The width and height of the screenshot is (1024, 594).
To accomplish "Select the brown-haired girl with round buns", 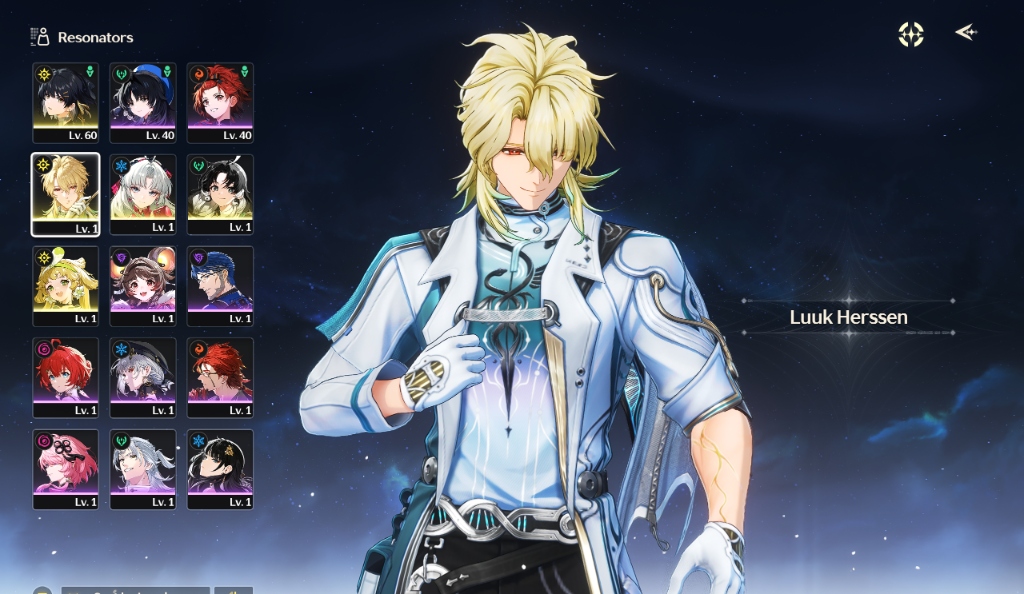I will pos(143,286).
